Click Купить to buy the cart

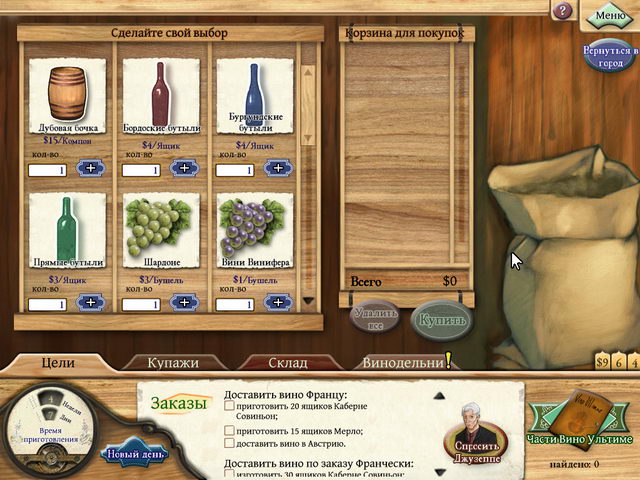[x=439, y=320]
